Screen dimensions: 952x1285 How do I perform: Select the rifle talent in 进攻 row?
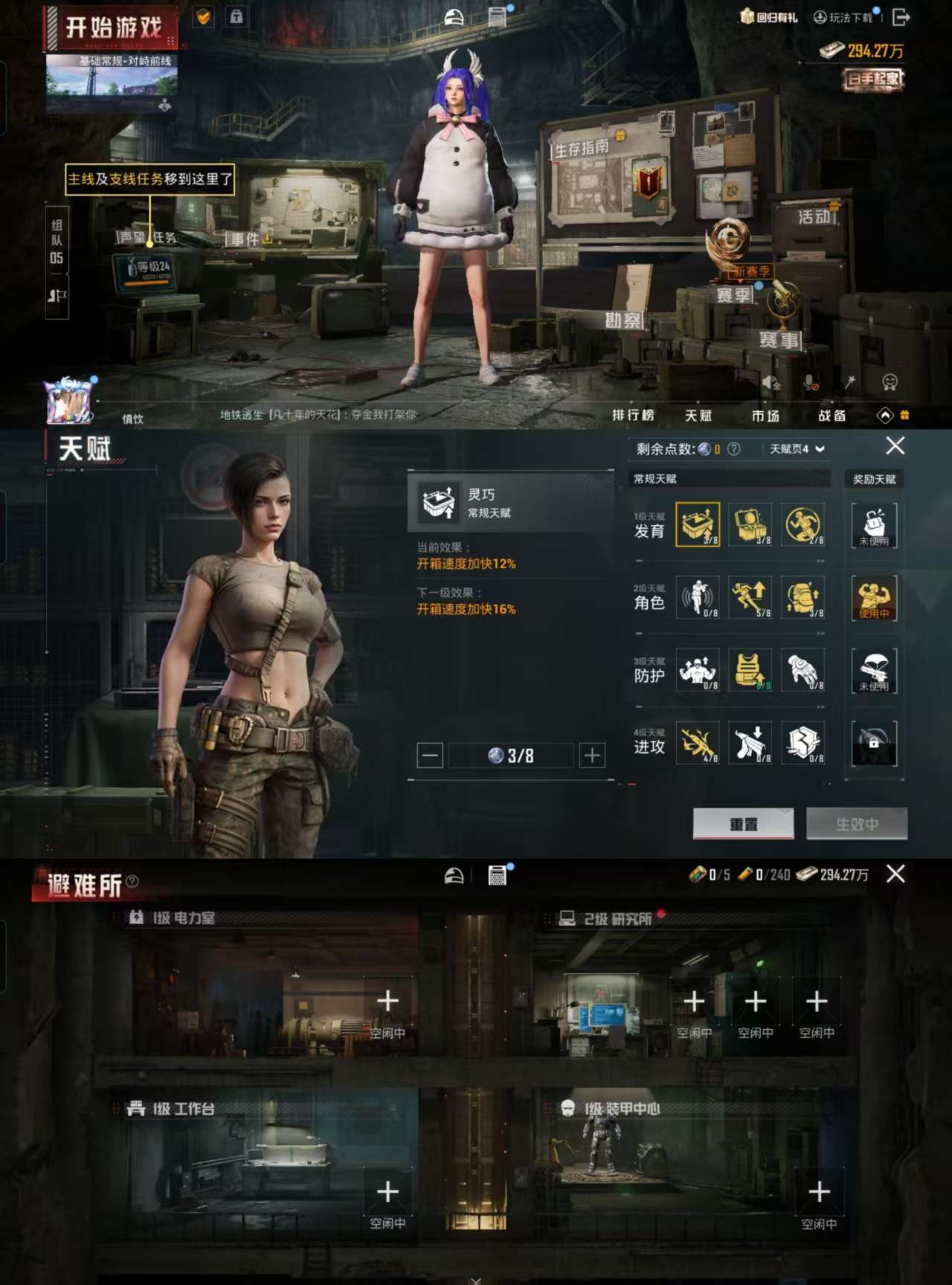click(x=698, y=744)
